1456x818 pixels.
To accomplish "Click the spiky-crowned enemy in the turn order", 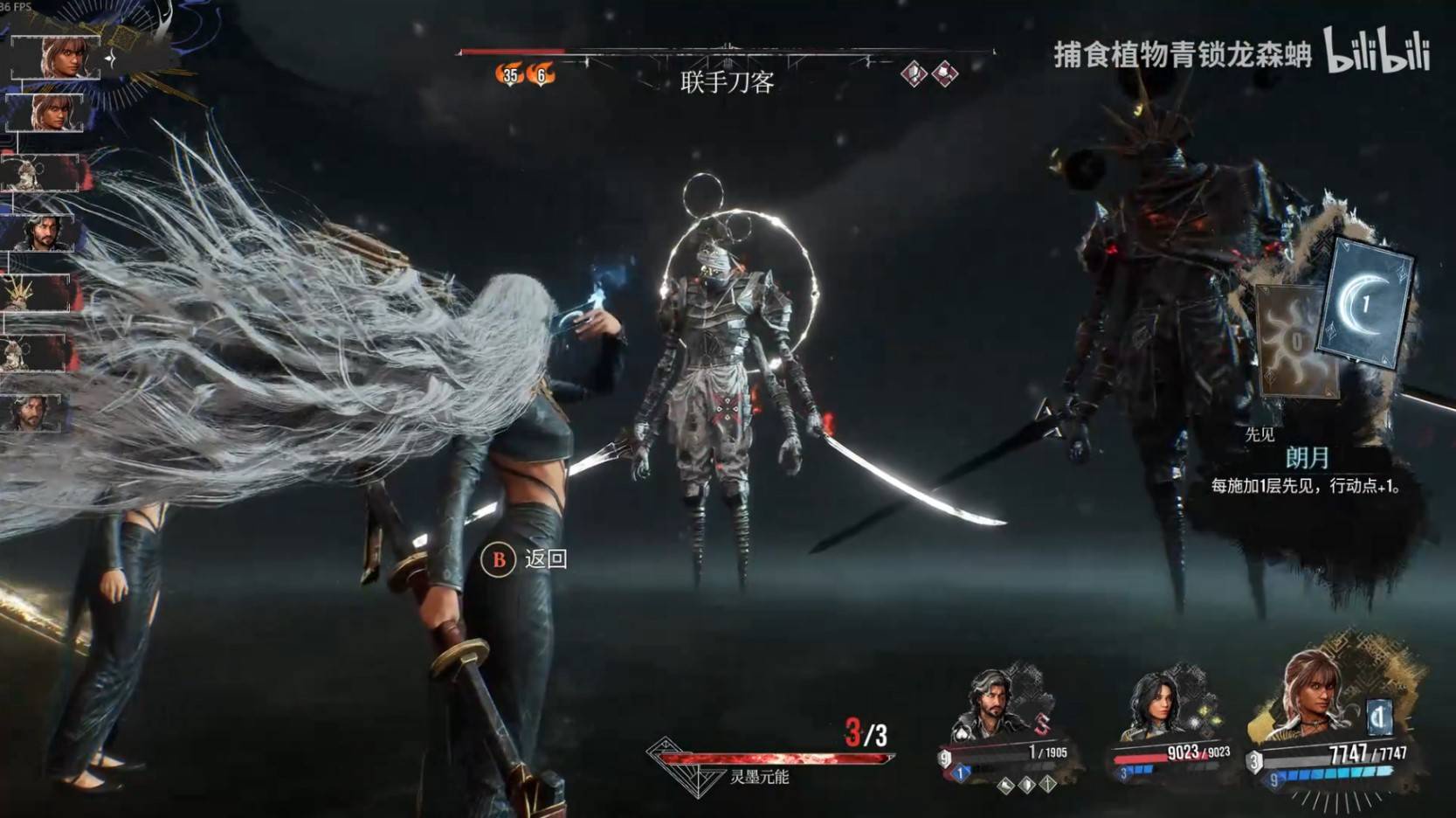I will click(35, 294).
